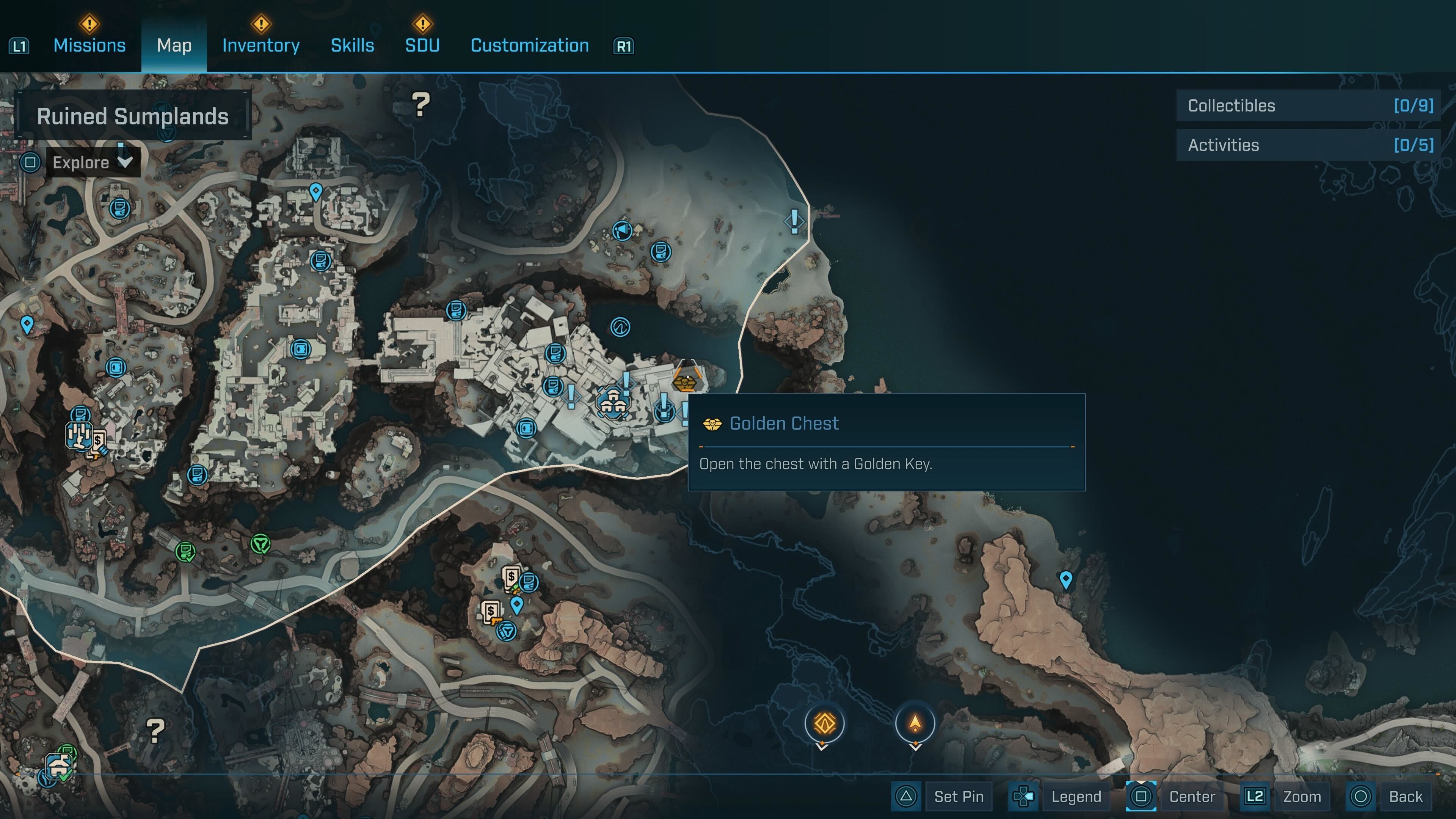Select the orange player arrow marker
Viewport: 1456px width, 819px height.
point(915,723)
